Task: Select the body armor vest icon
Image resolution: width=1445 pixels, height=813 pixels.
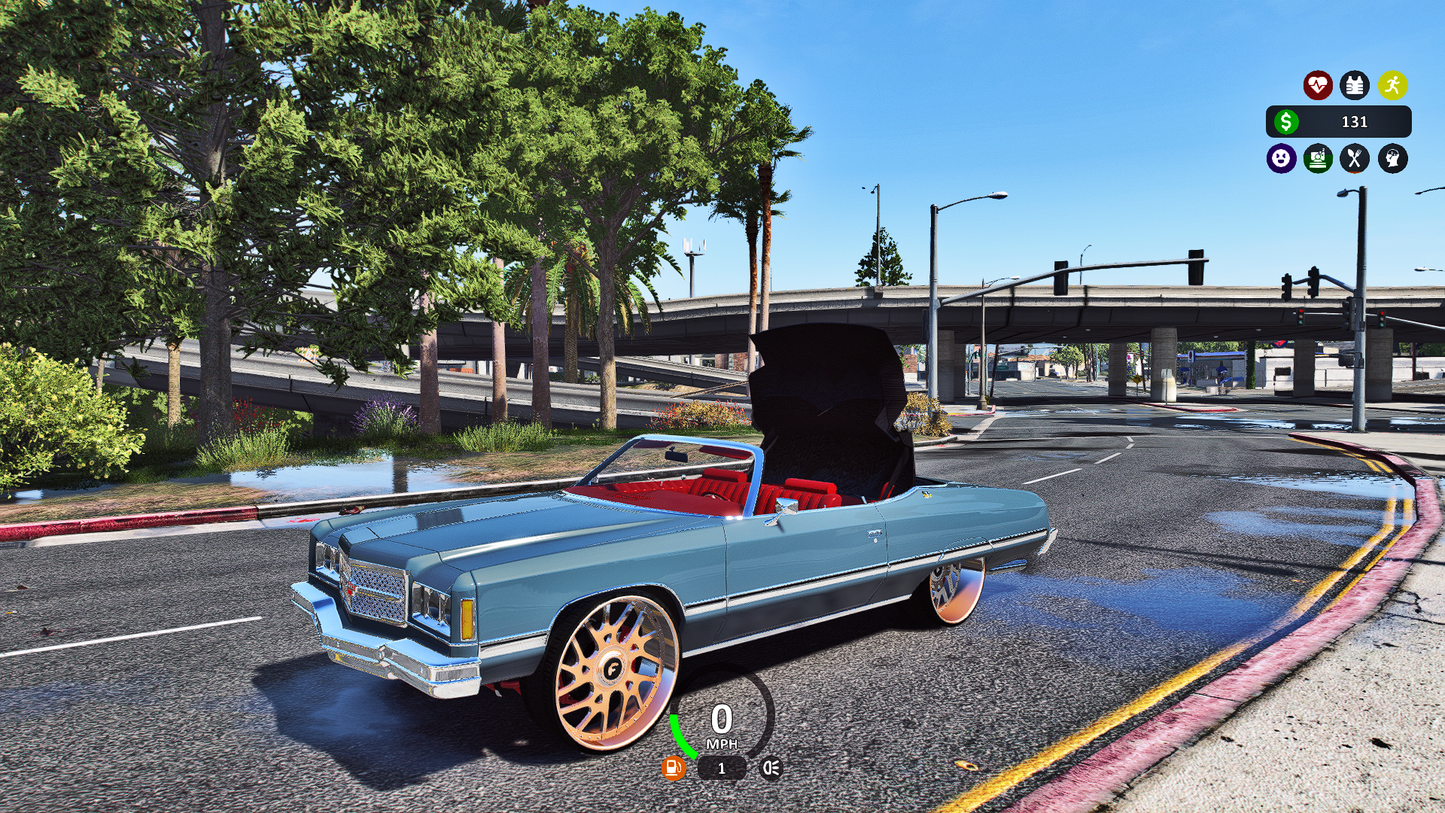Action: click(1355, 85)
